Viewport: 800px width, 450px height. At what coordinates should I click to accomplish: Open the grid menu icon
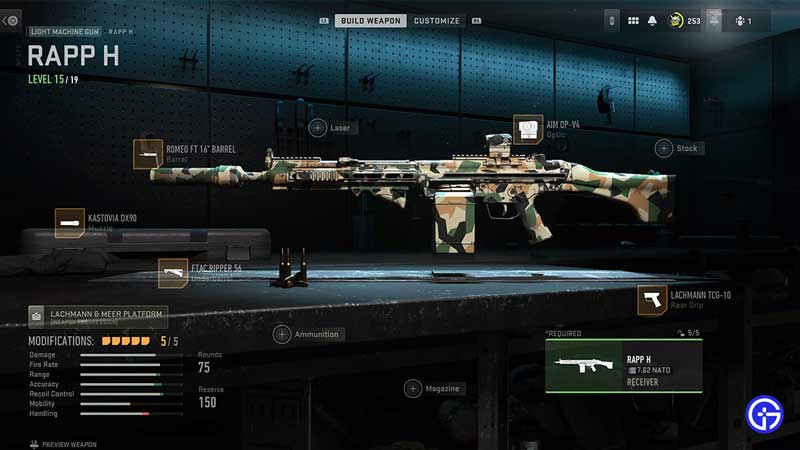tap(633, 20)
